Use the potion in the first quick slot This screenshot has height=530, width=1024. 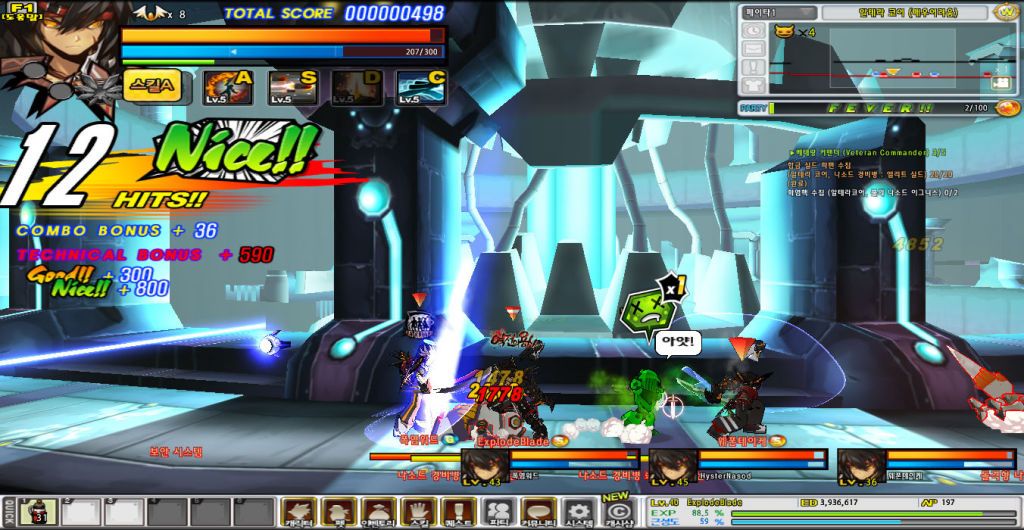point(37,512)
